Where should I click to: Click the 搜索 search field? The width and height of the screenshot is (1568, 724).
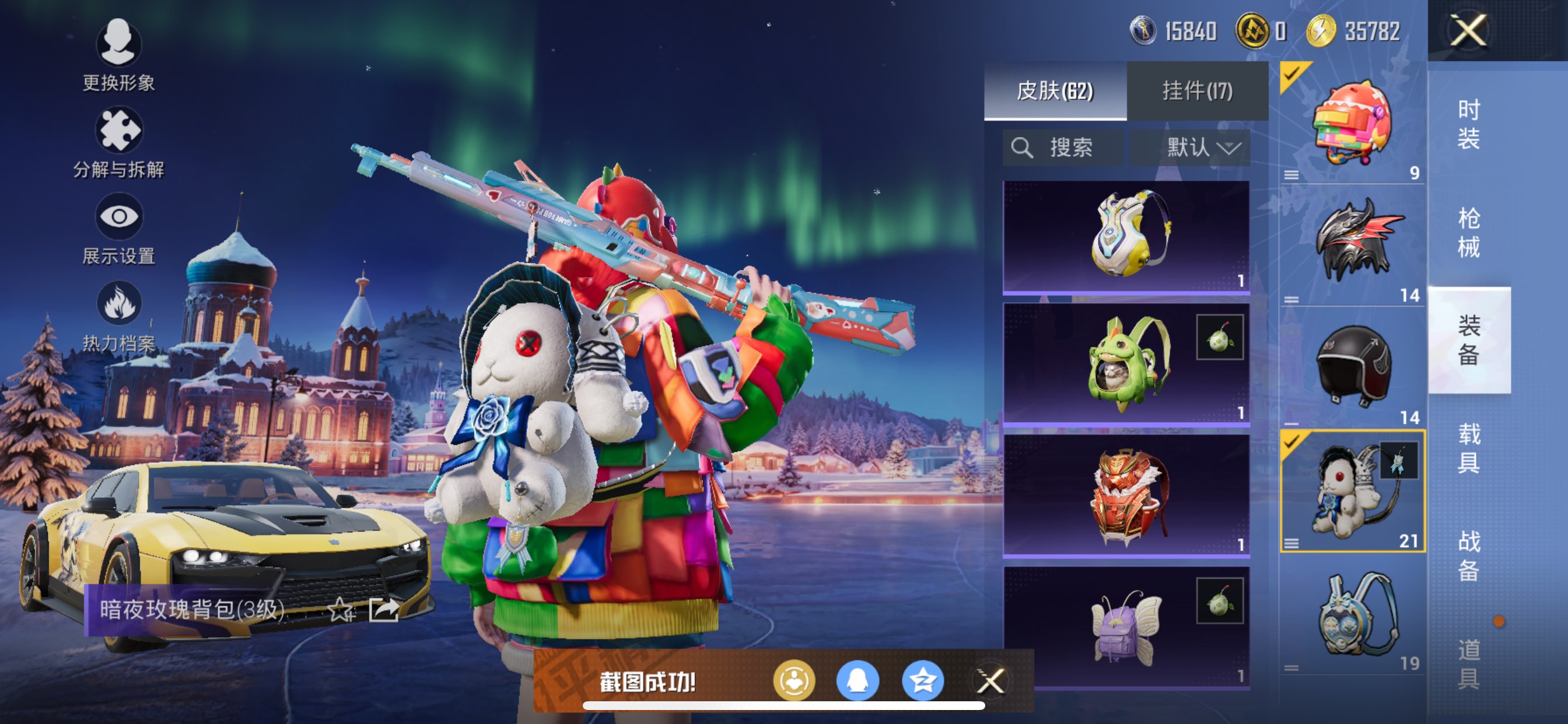tap(1063, 147)
